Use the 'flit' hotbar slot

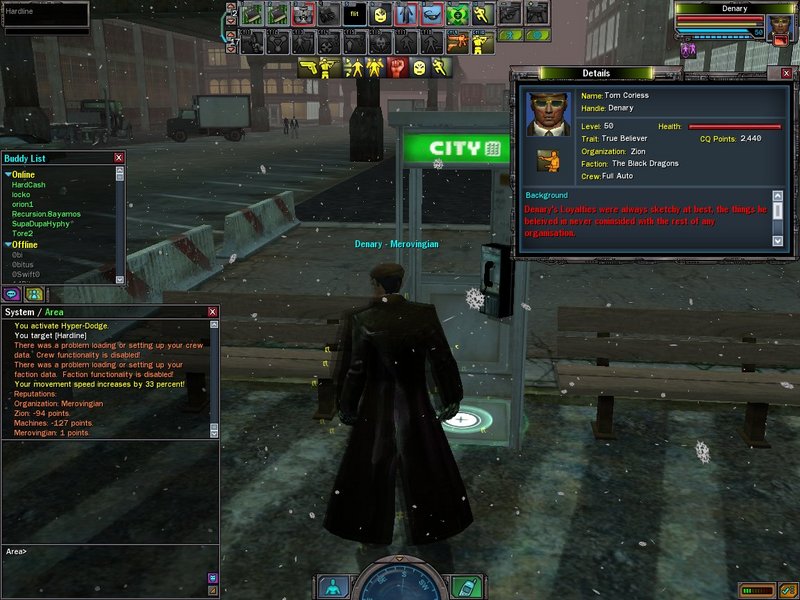[354, 14]
